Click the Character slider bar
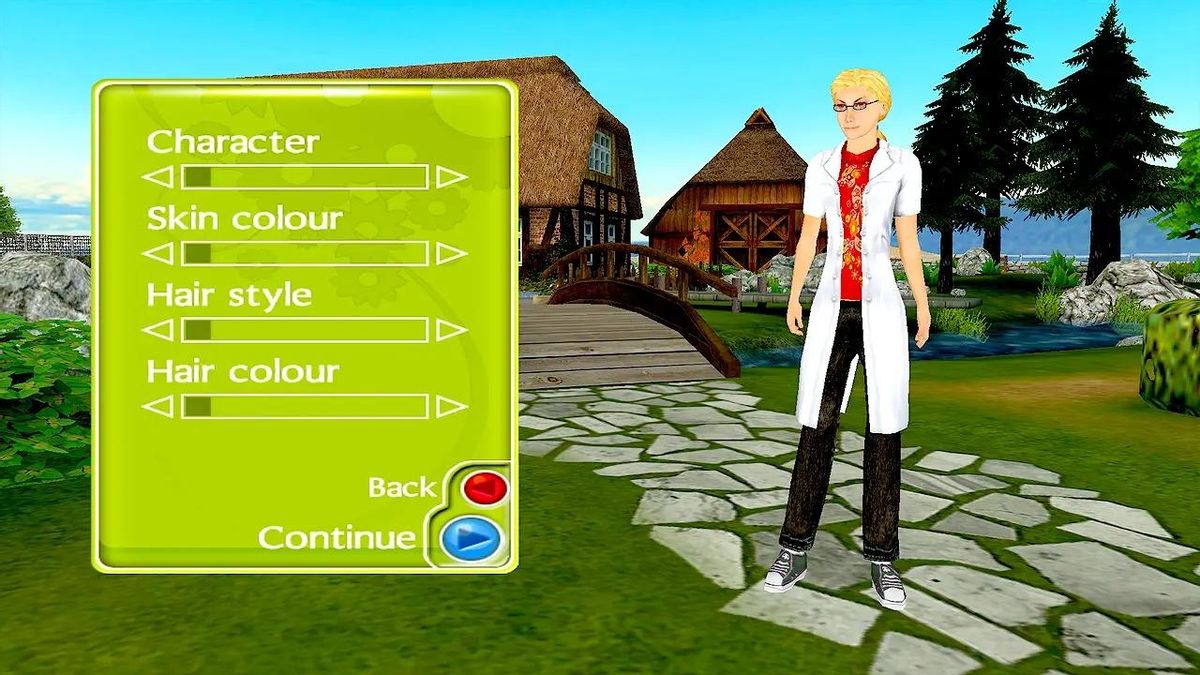The width and height of the screenshot is (1200, 675). coord(305,178)
